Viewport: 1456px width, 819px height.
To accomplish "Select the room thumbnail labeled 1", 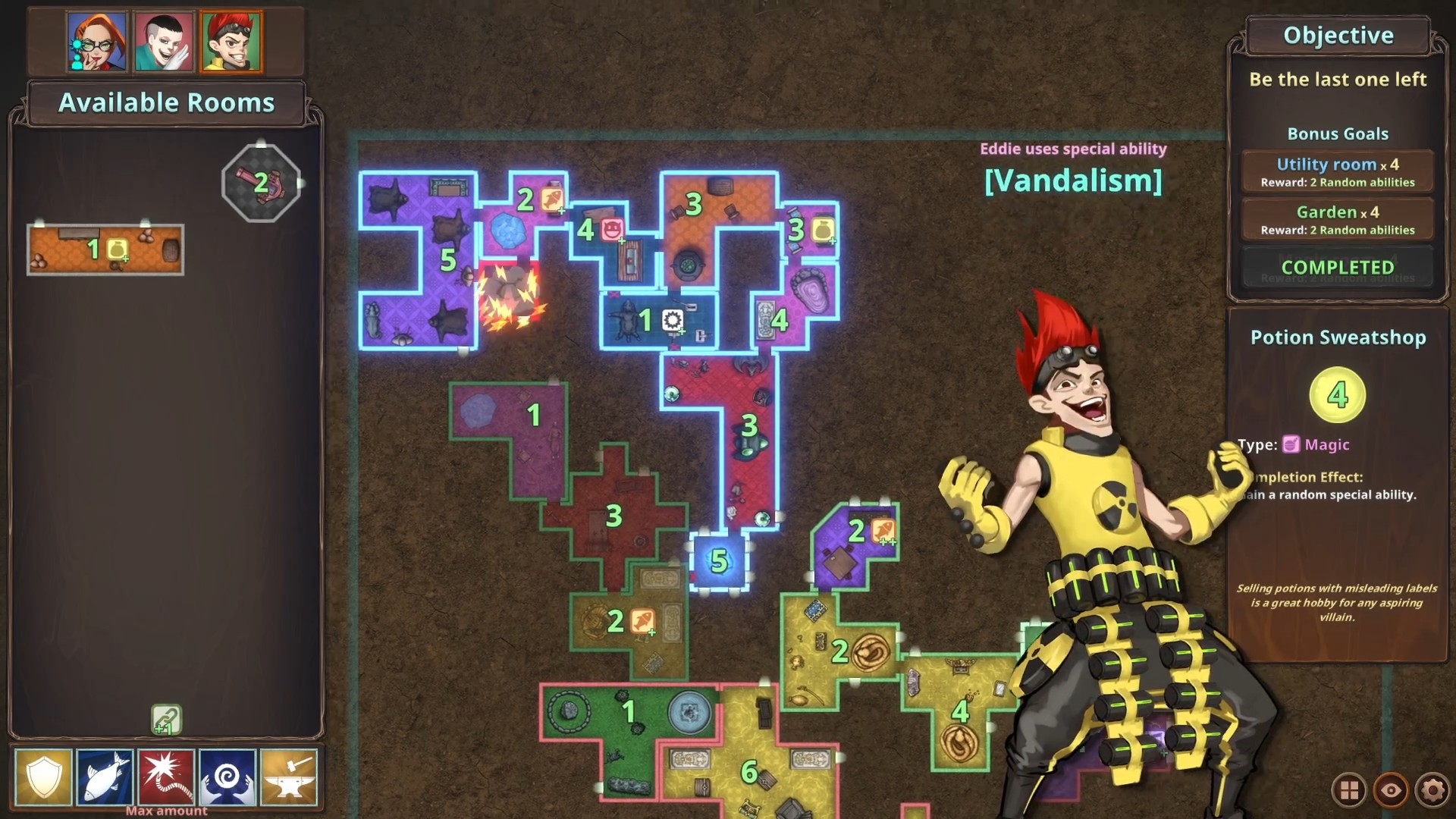I will pyautogui.click(x=105, y=249).
